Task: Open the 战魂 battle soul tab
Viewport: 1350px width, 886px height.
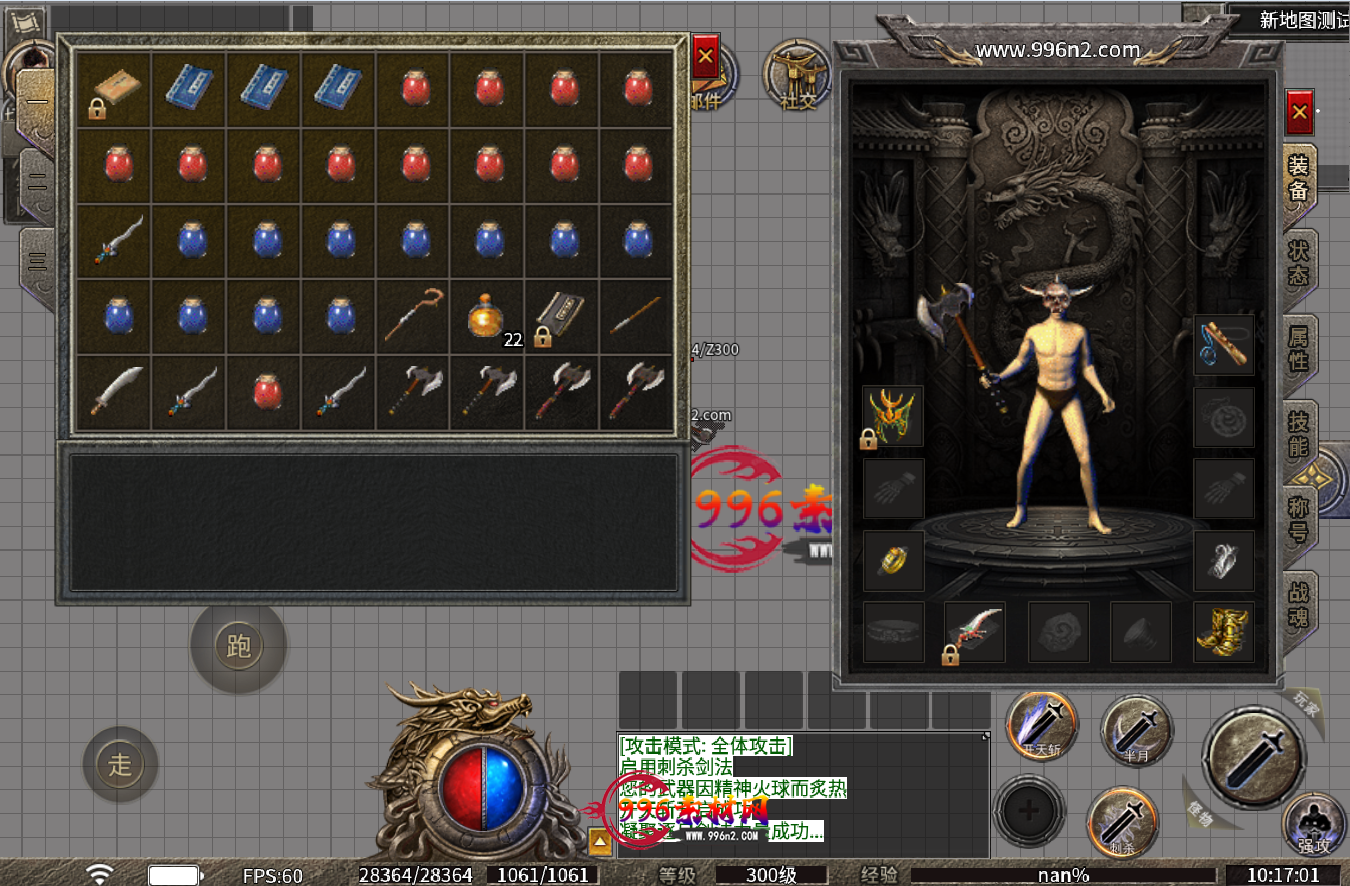Action: (1299, 603)
